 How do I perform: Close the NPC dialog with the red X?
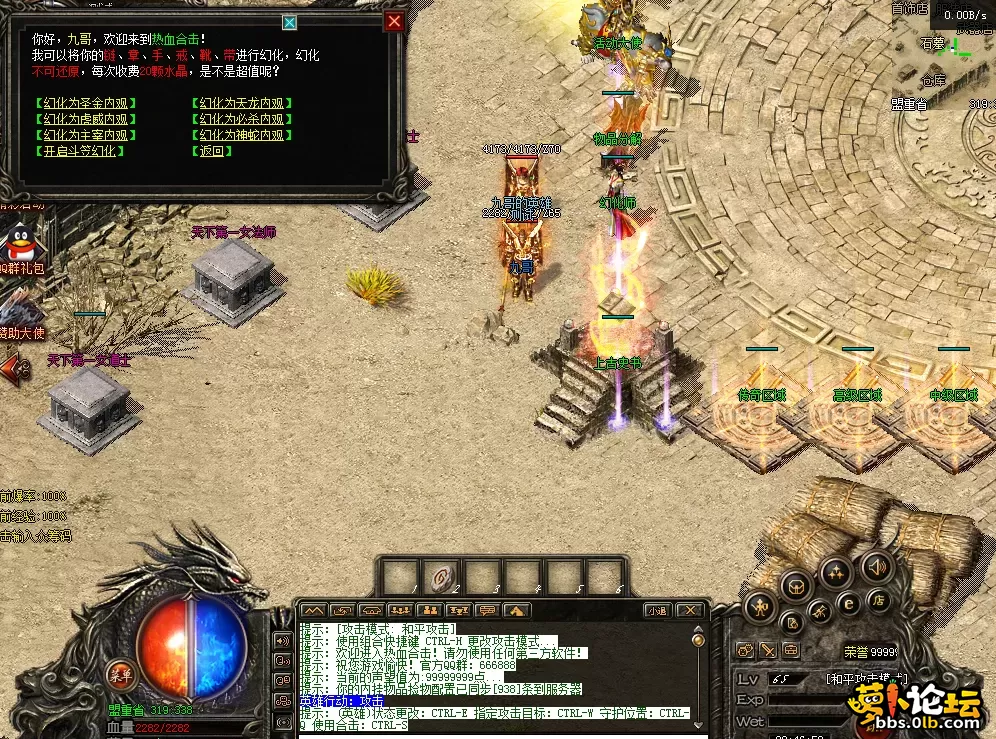coord(395,21)
